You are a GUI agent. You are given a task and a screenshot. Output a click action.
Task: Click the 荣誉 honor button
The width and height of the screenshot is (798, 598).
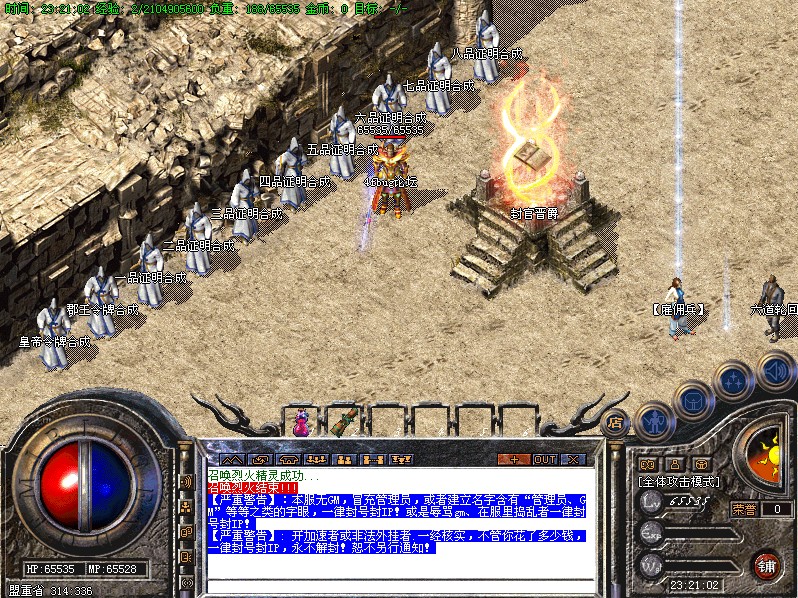point(743,509)
